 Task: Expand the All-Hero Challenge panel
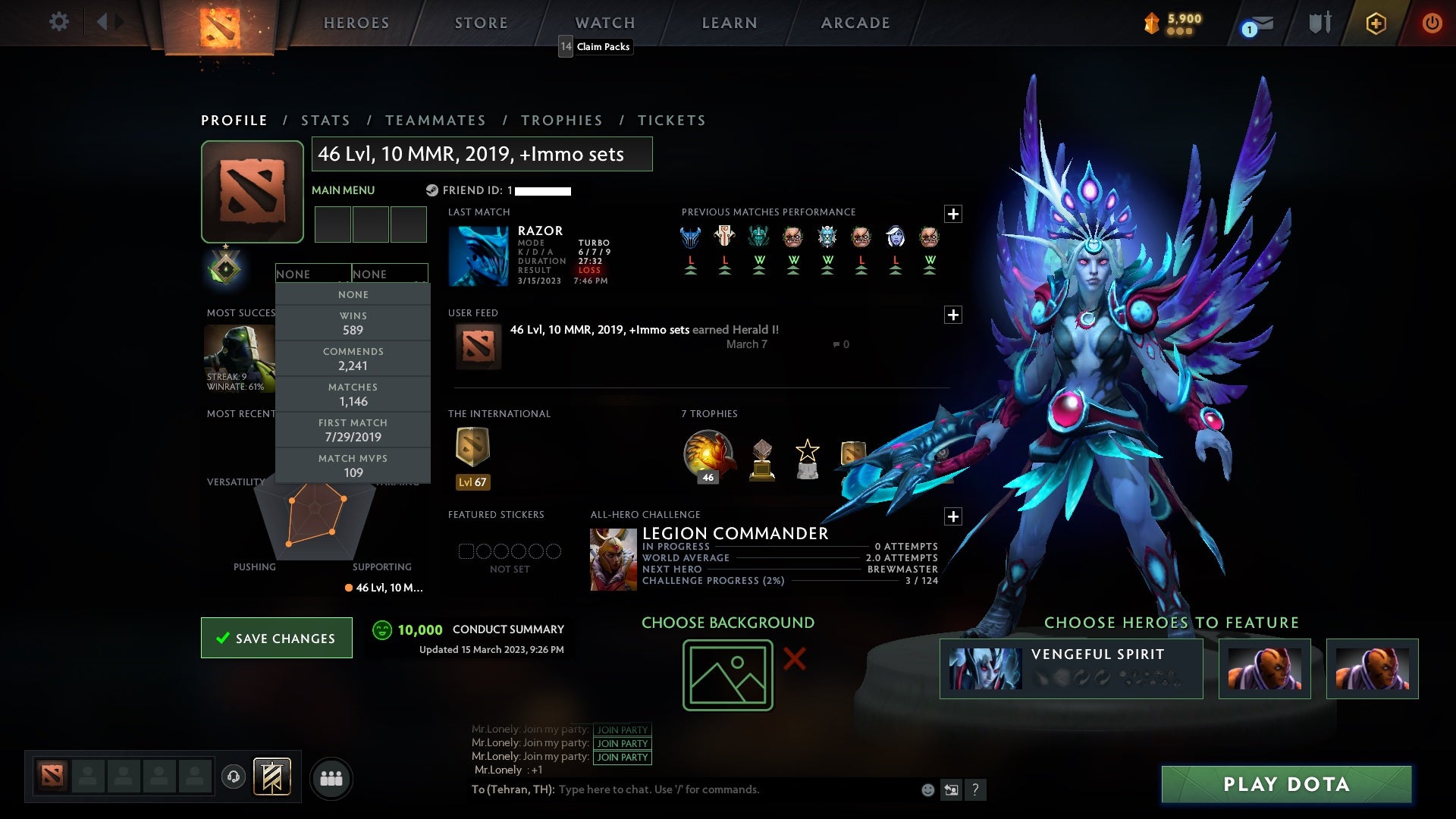pos(954,516)
